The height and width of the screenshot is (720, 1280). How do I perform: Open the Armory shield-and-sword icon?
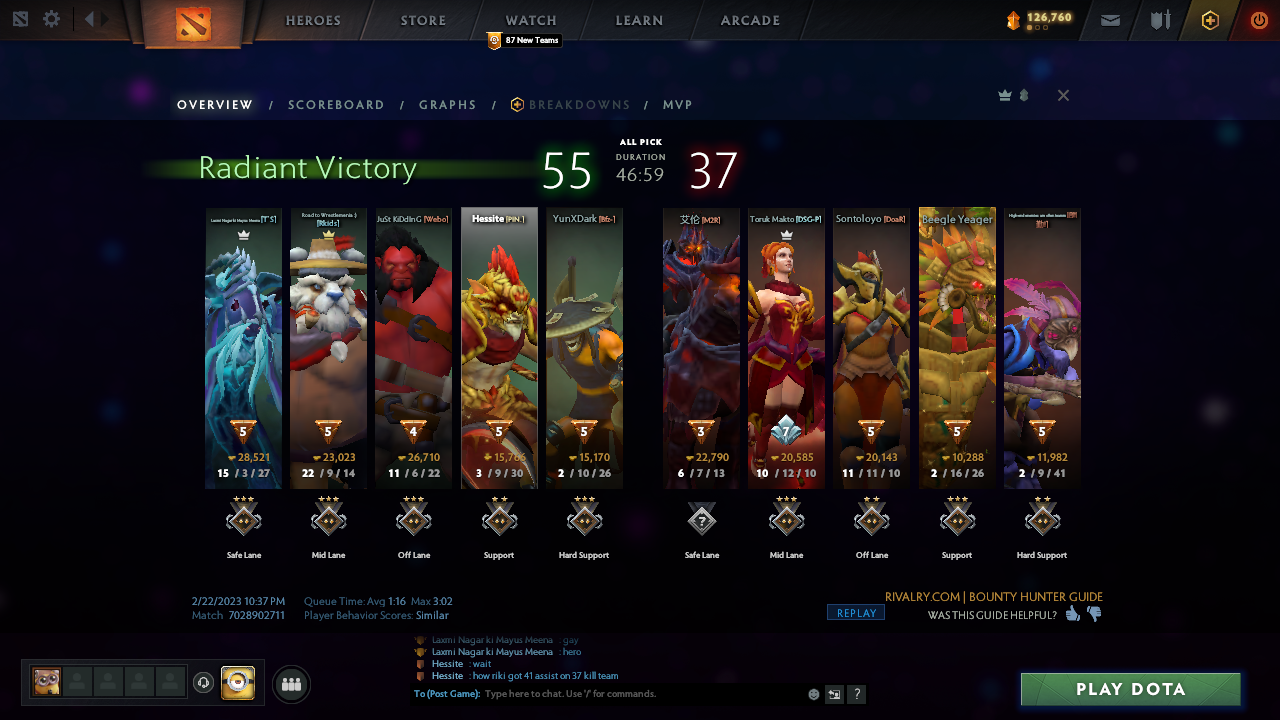tap(1160, 20)
